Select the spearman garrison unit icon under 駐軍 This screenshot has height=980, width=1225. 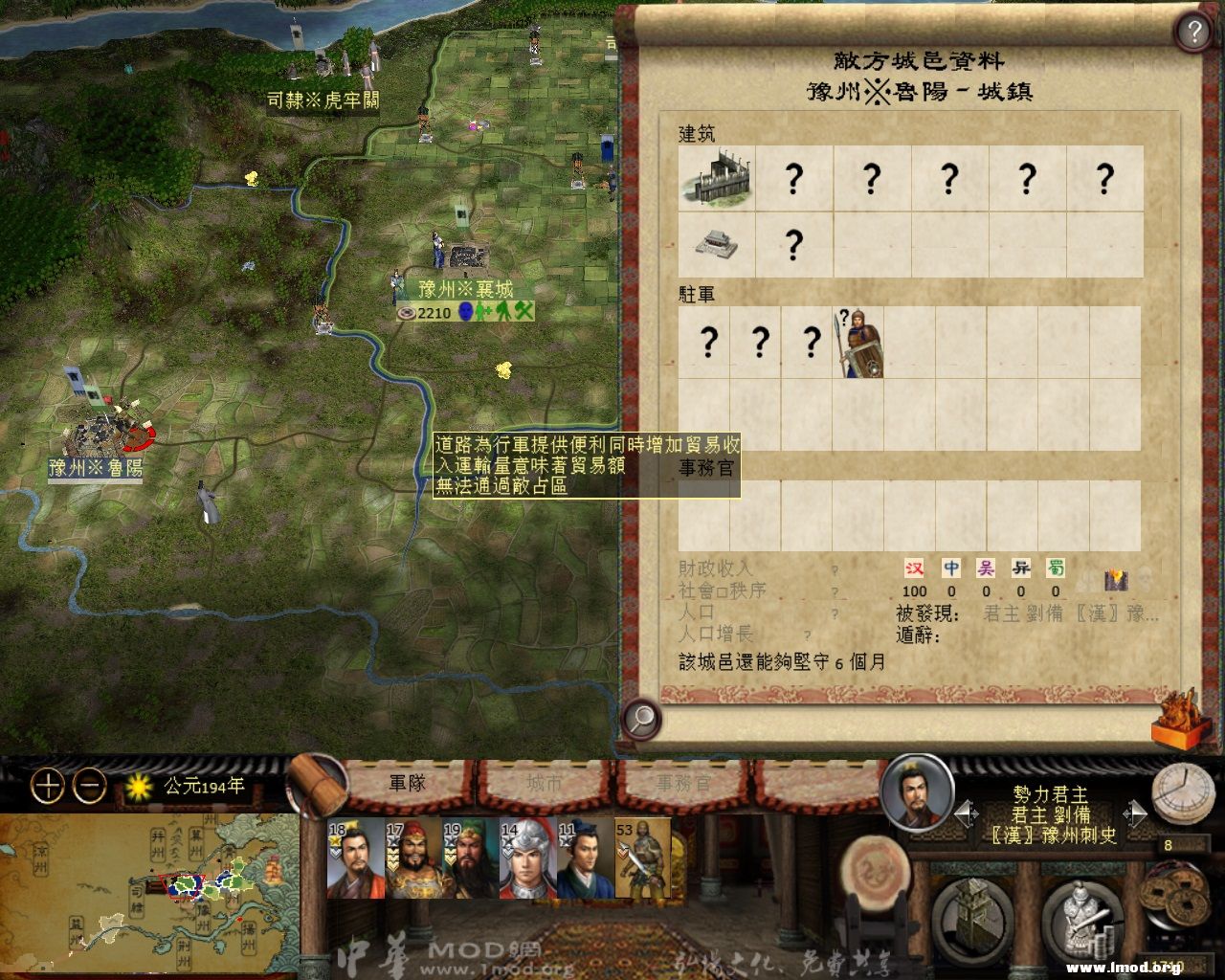pos(860,345)
